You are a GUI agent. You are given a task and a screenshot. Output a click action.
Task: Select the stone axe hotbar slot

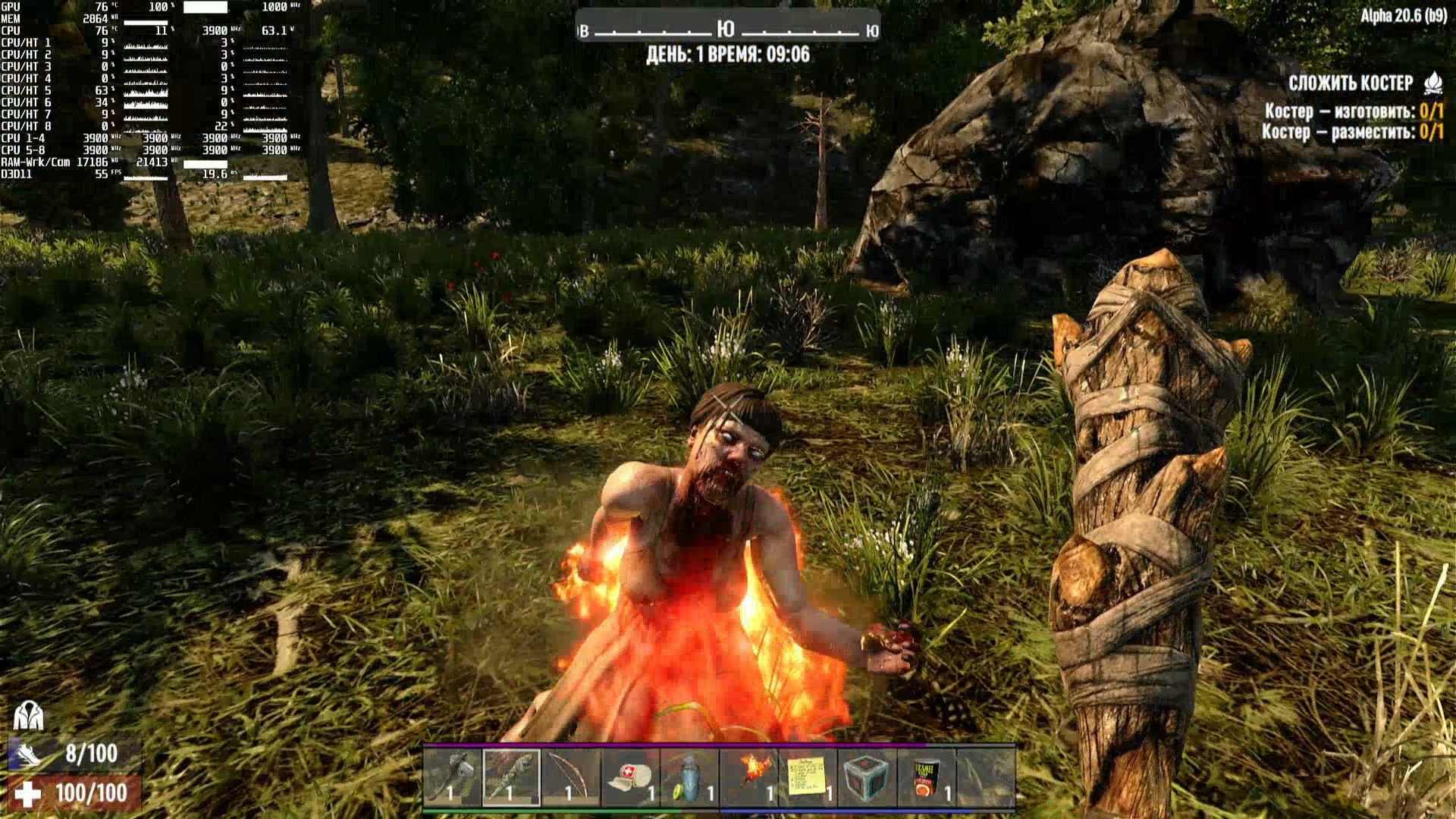[452, 777]
